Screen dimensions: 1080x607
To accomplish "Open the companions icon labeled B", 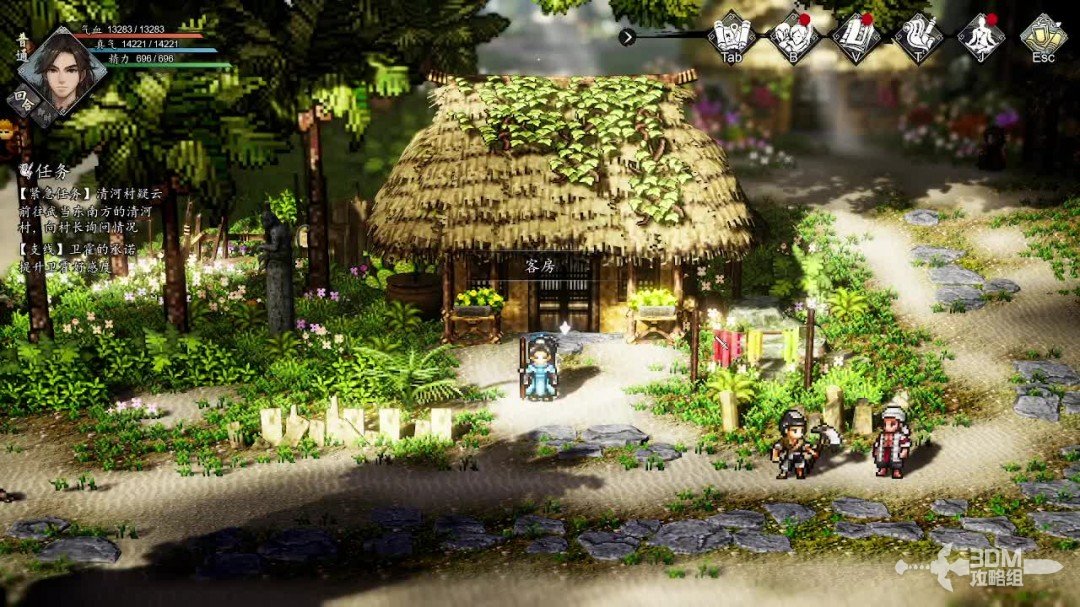I will 793,35.
